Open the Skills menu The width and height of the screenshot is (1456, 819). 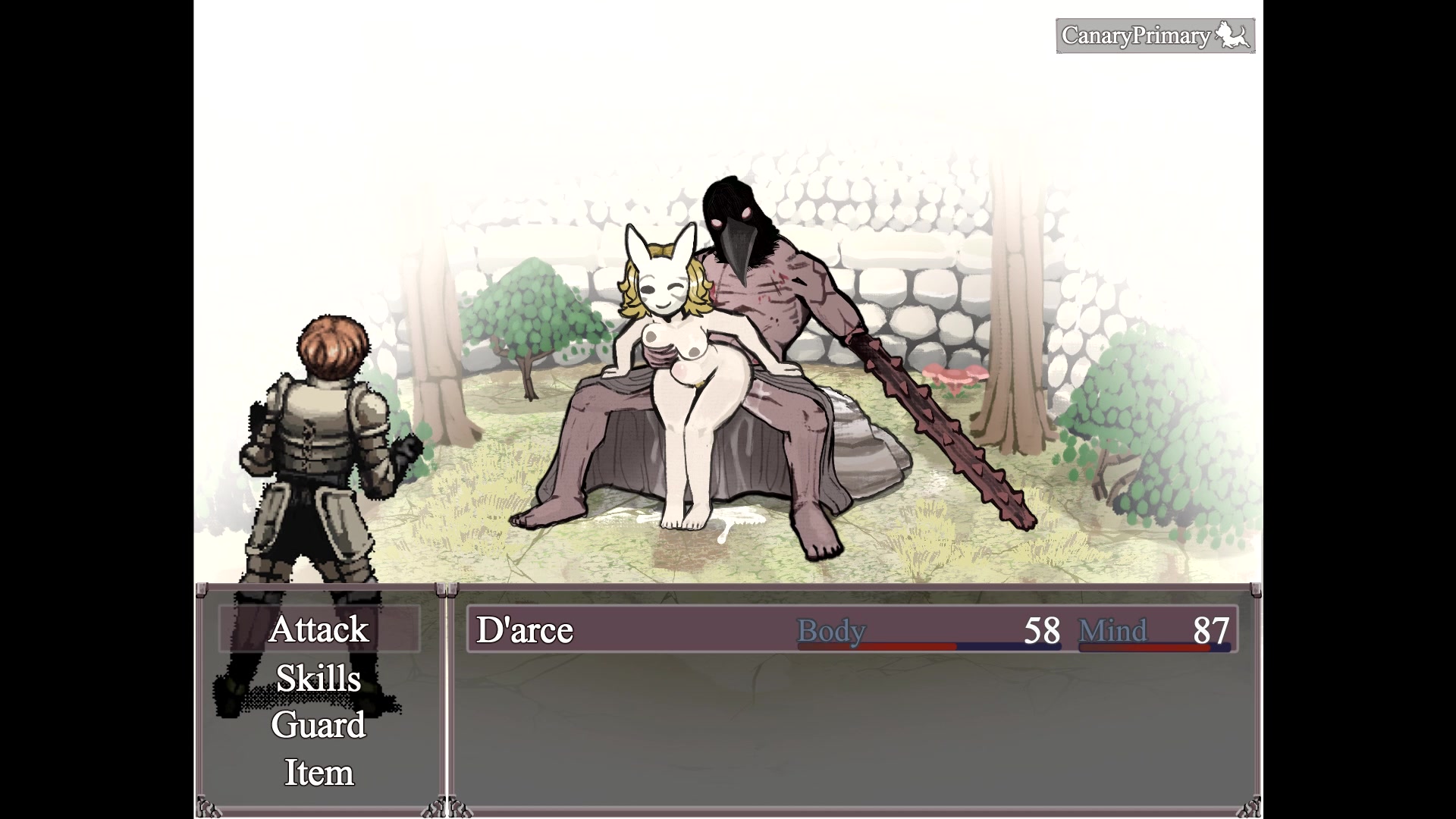click(x=318, y=678)
